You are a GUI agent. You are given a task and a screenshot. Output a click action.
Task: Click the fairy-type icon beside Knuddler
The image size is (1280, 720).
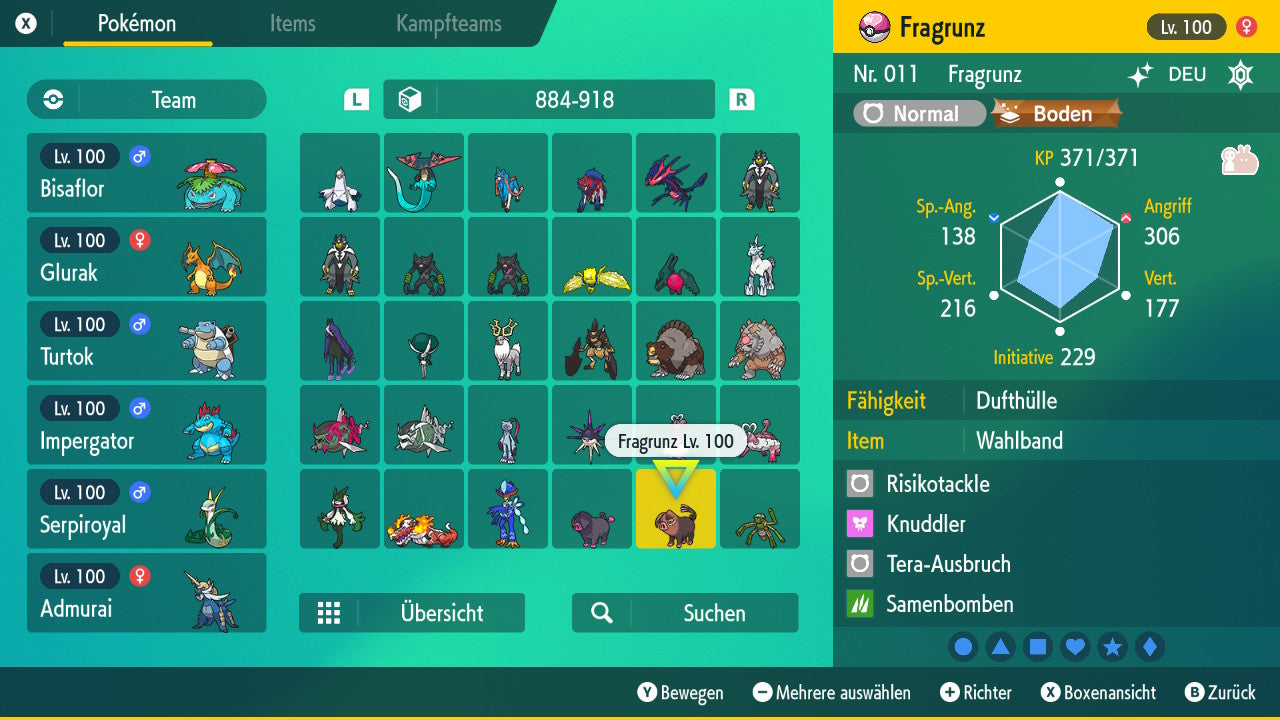[858, 524]
